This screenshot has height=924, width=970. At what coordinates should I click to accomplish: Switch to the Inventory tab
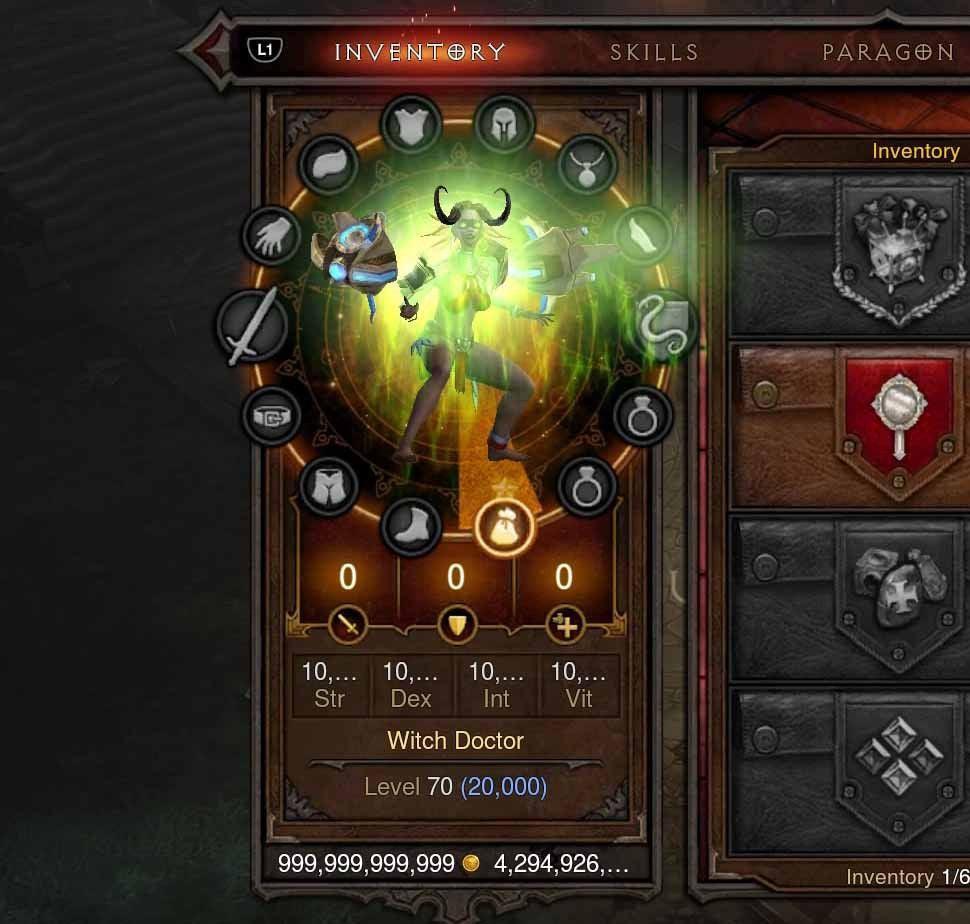420,52
